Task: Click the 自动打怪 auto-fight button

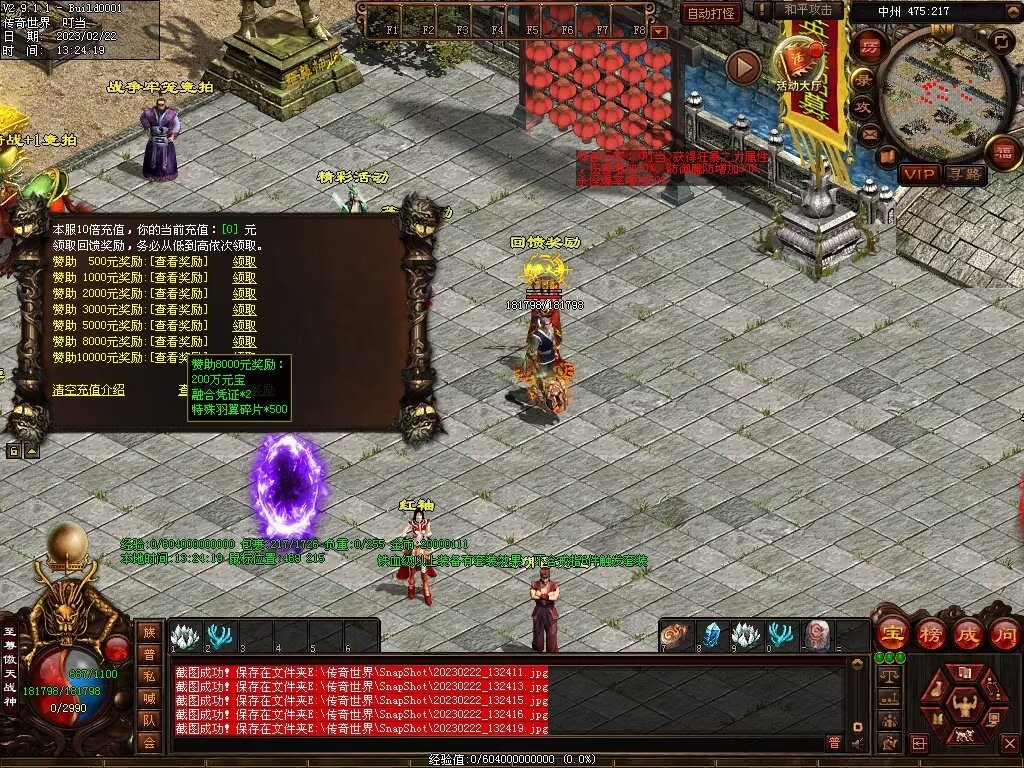Action: coord(711,13)
